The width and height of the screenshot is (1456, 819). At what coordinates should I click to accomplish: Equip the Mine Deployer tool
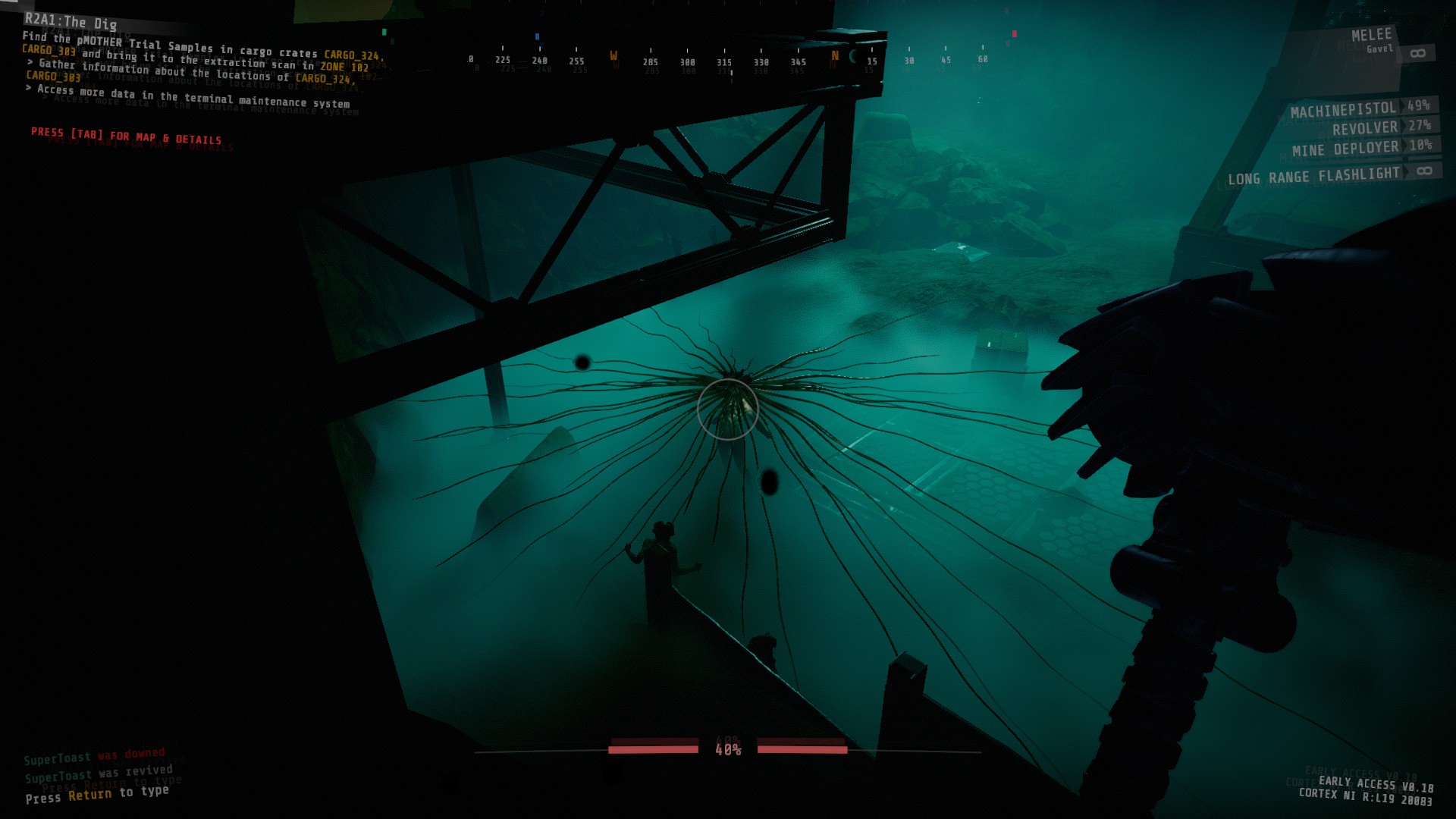click(x=1345, y=149)
